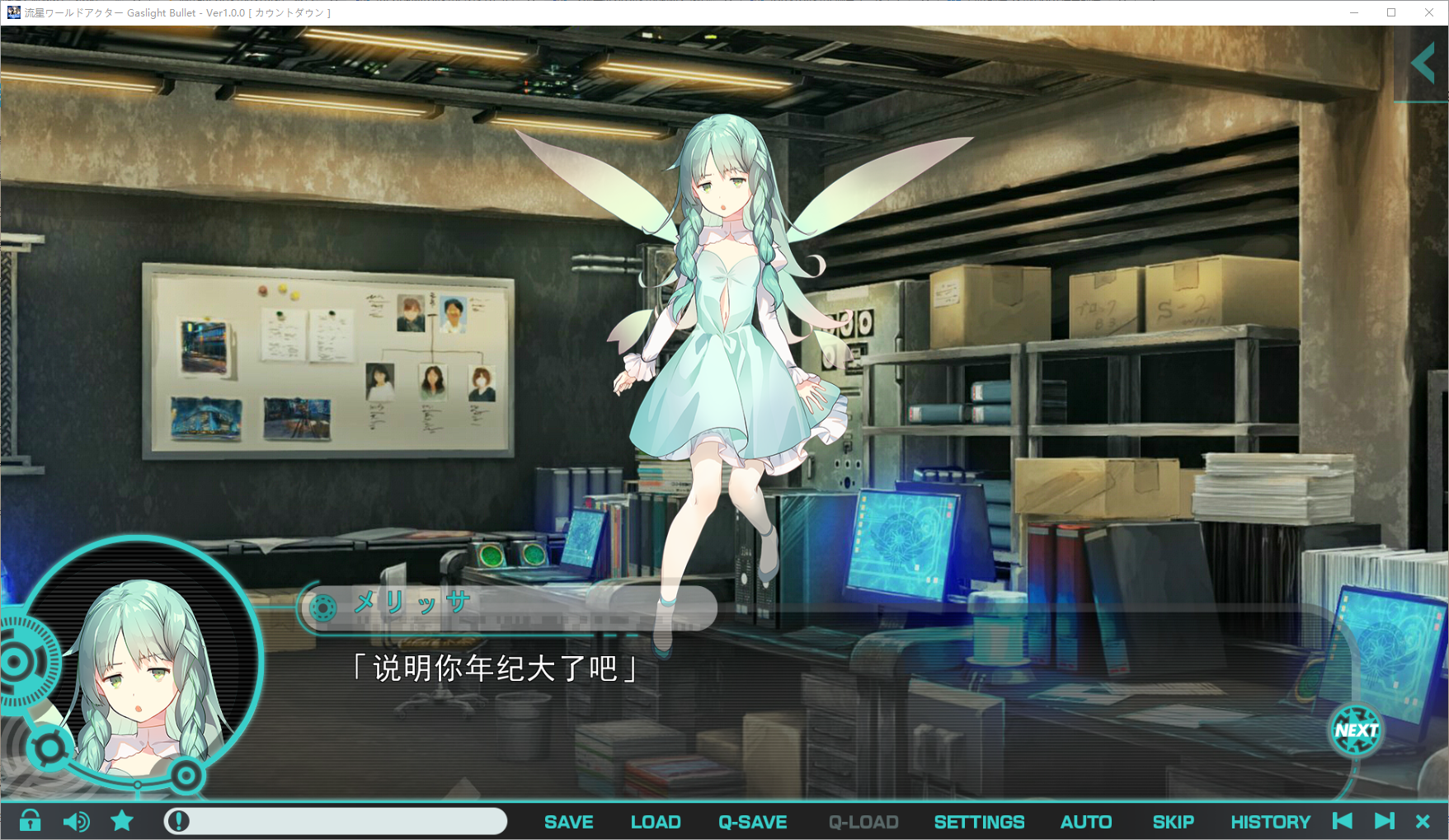Activate SKIP mode

coord(1173,822)
